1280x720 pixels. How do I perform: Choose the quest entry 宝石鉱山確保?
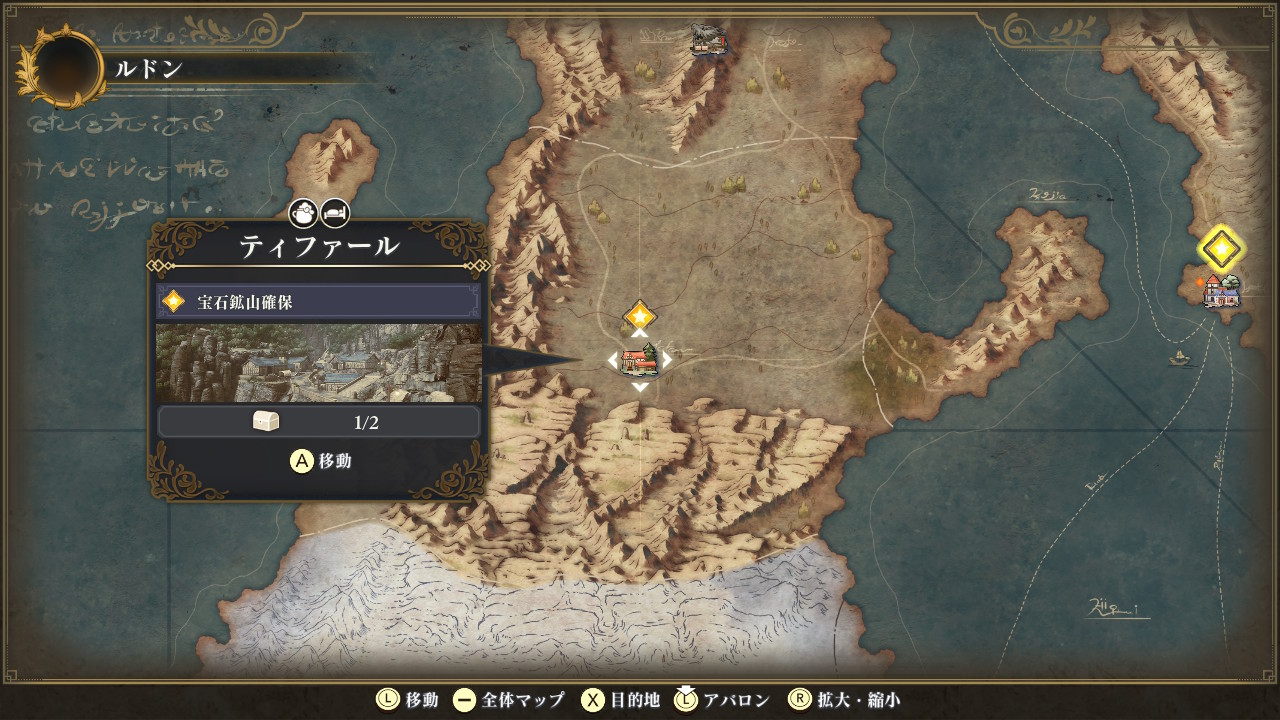click(x=318, y=301)
